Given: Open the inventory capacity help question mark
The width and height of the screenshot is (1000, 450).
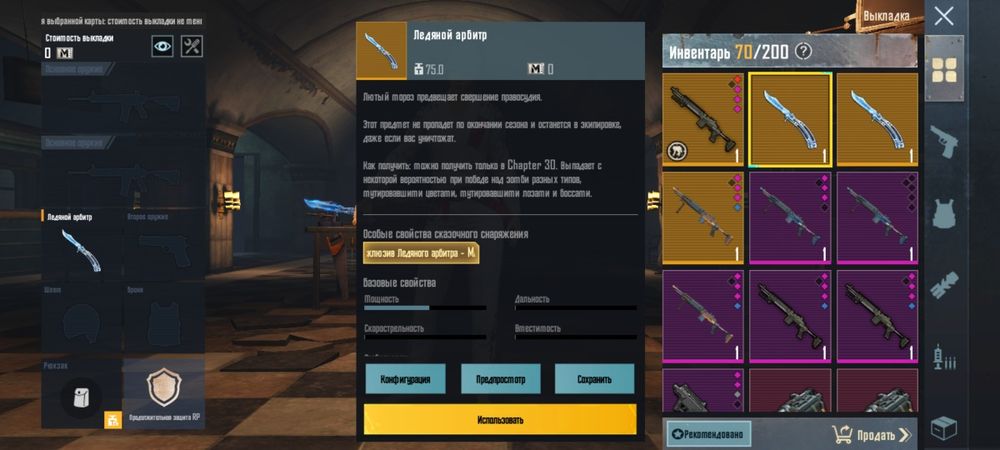Looking at the screenshot, I should tap(802, 52).
